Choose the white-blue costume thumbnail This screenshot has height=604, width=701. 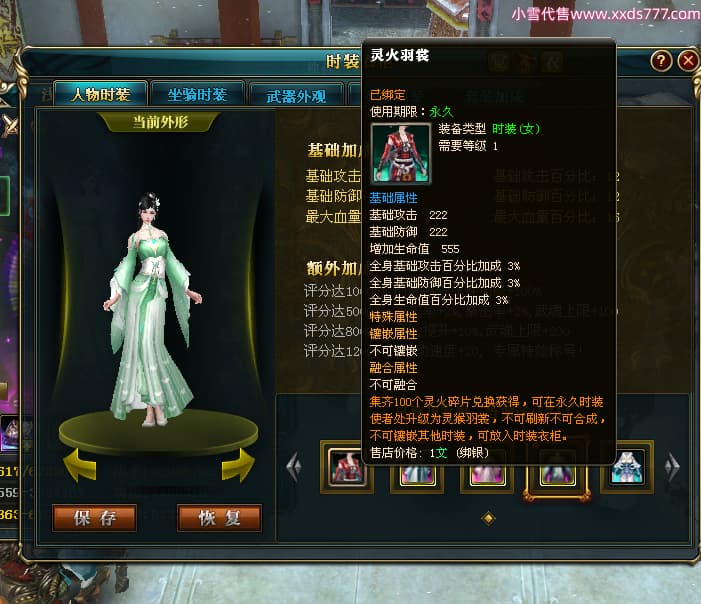click(627, 465)
